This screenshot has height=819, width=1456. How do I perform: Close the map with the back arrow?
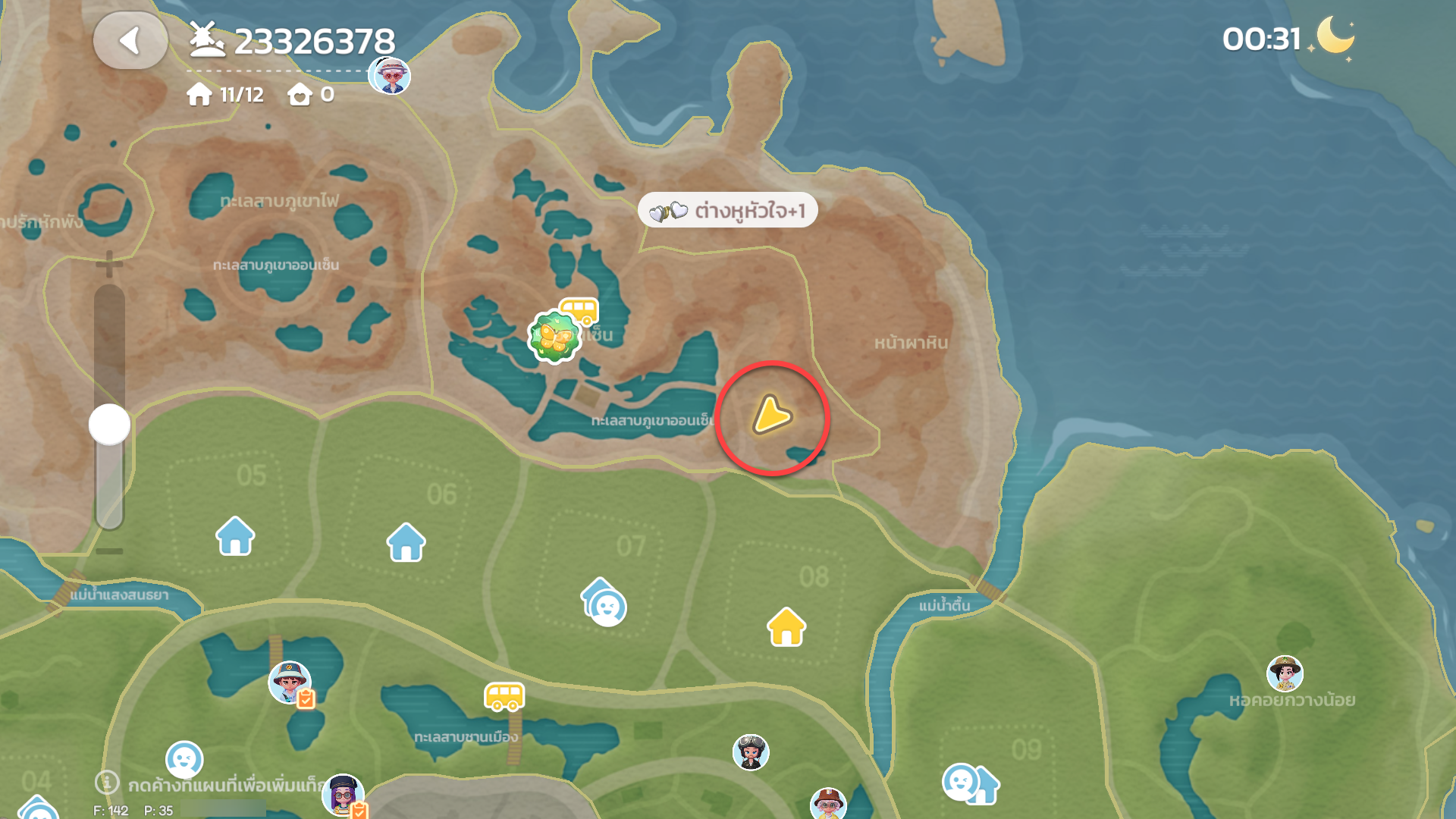[130, 41]
